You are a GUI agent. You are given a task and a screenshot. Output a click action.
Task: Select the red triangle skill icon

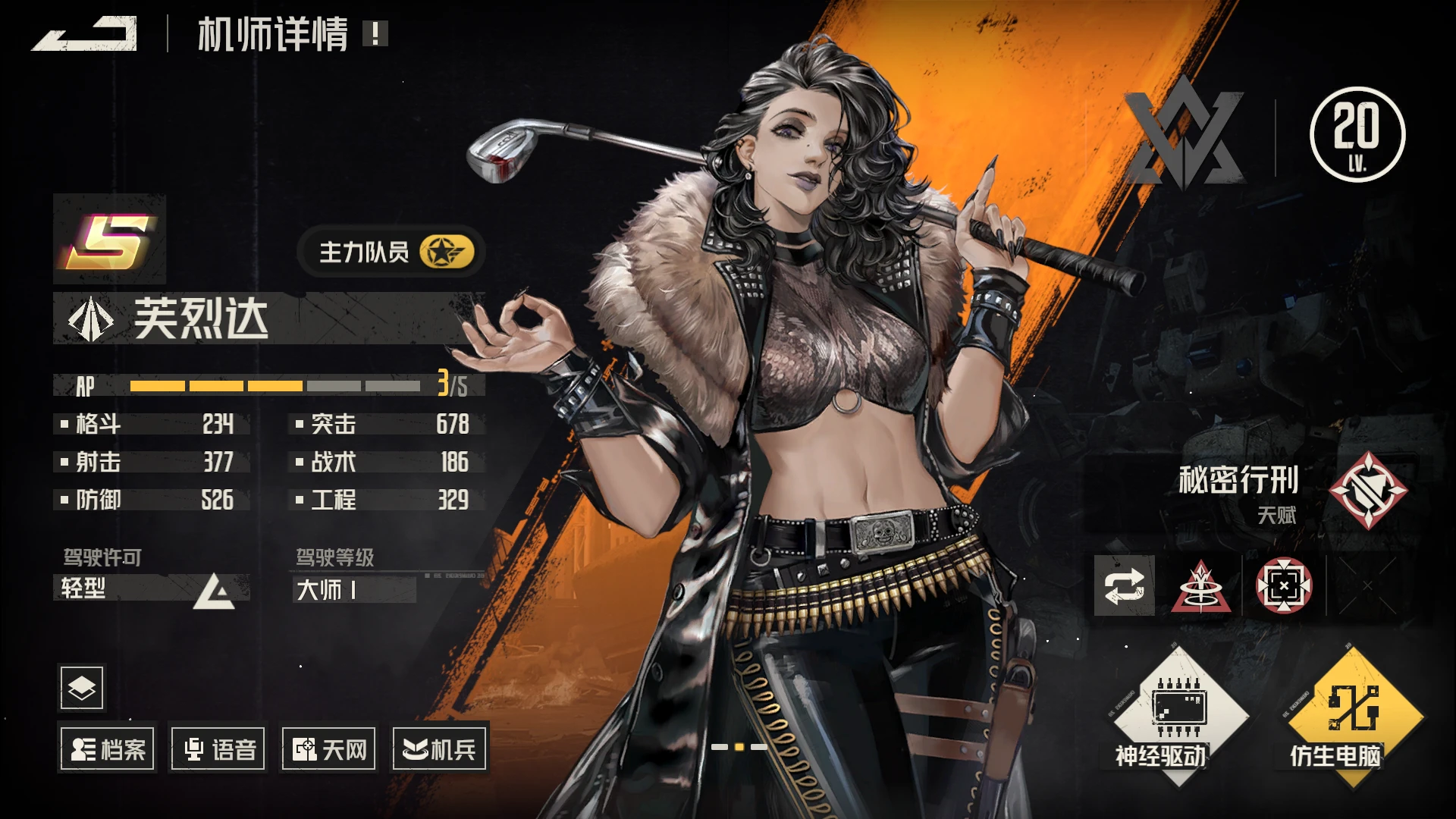[1200, 586]
